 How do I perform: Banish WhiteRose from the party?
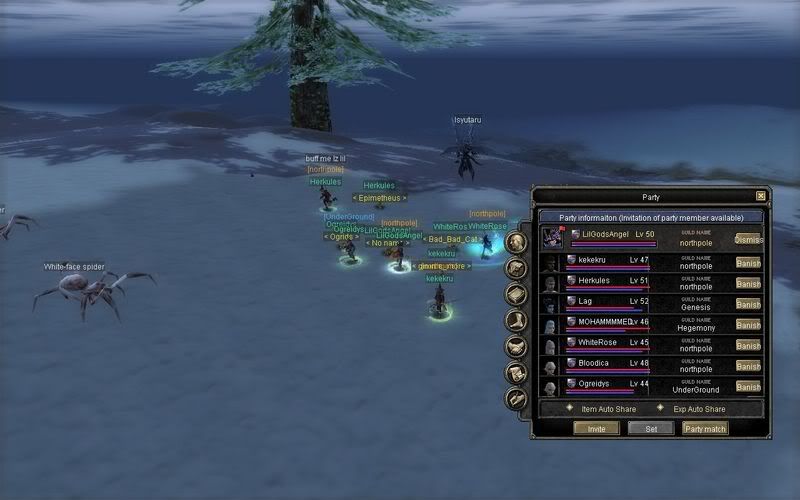[748, 345]
